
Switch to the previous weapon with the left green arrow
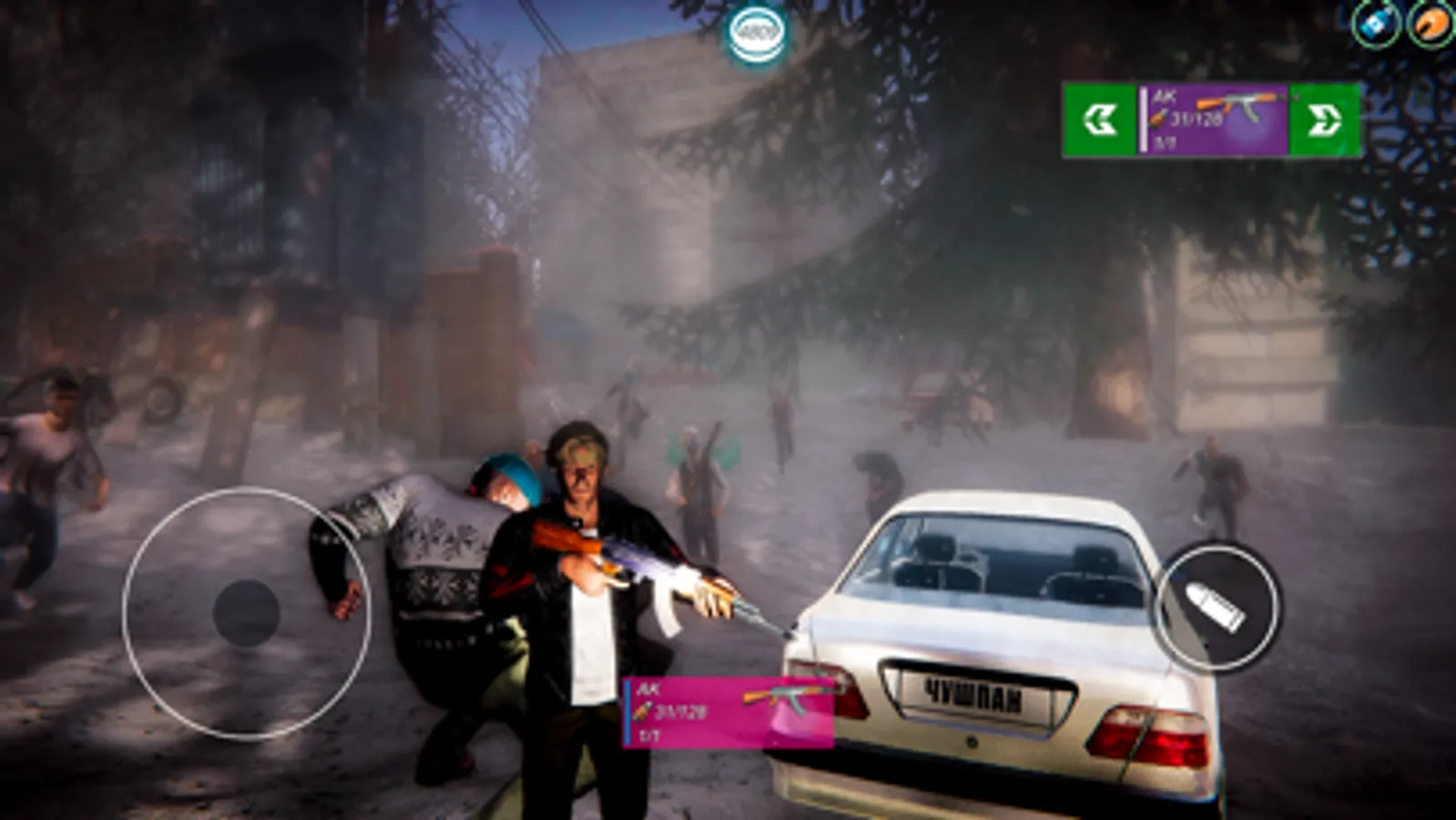1099,117
